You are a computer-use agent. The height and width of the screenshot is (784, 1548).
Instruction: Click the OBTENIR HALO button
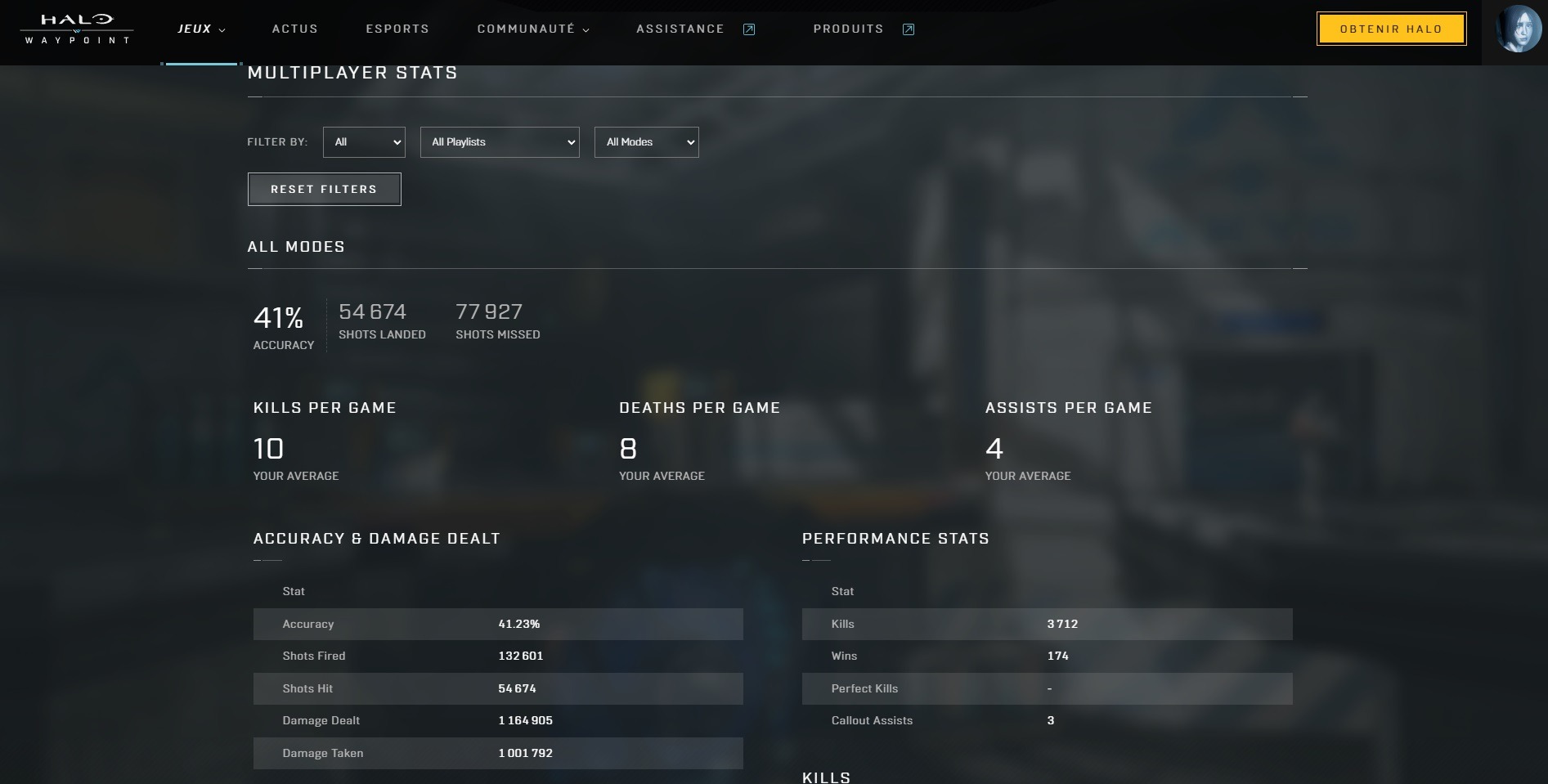point(1390,29)
